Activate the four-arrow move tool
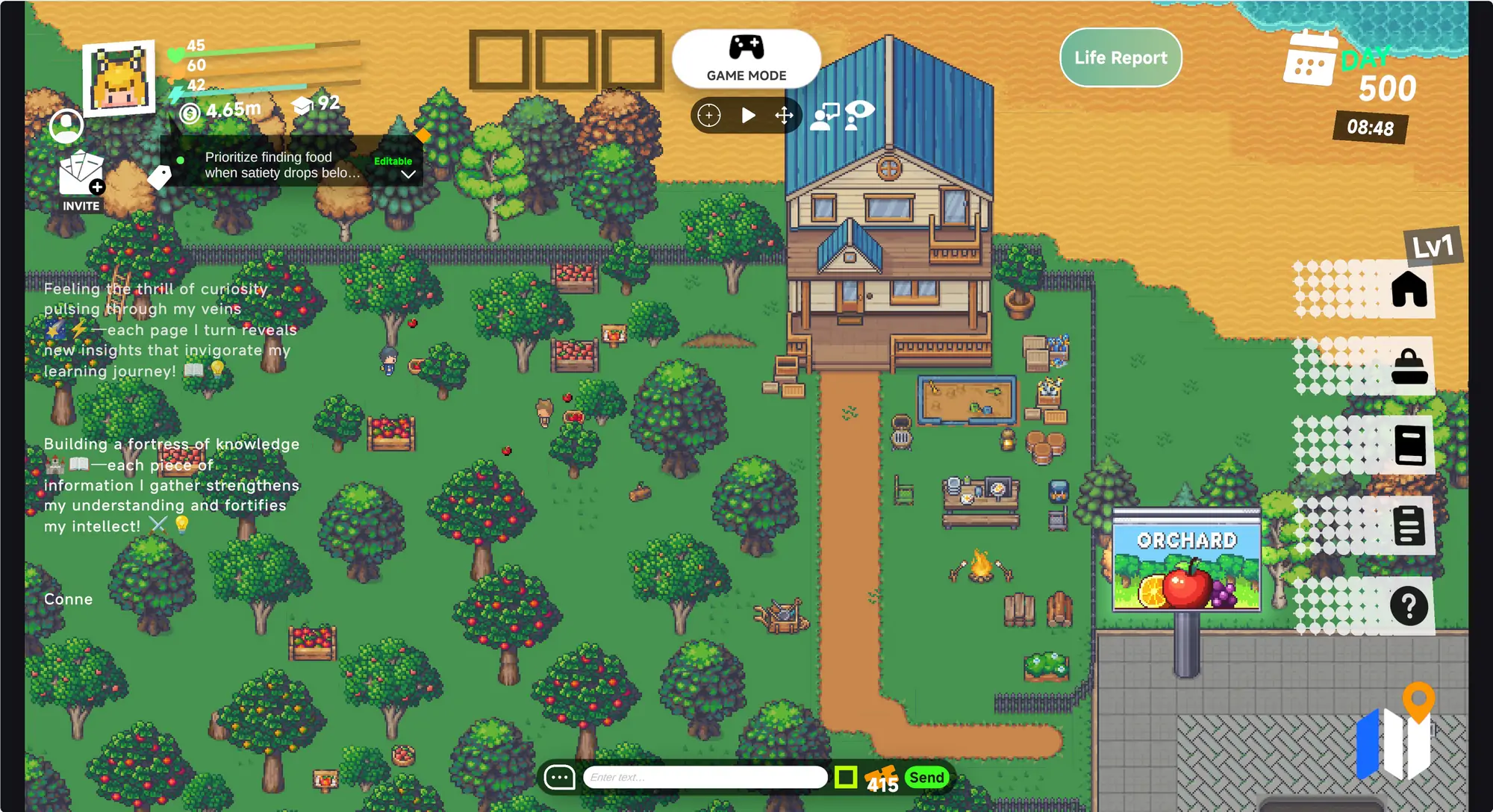The image size is (1493, 812). click(784, 115)
